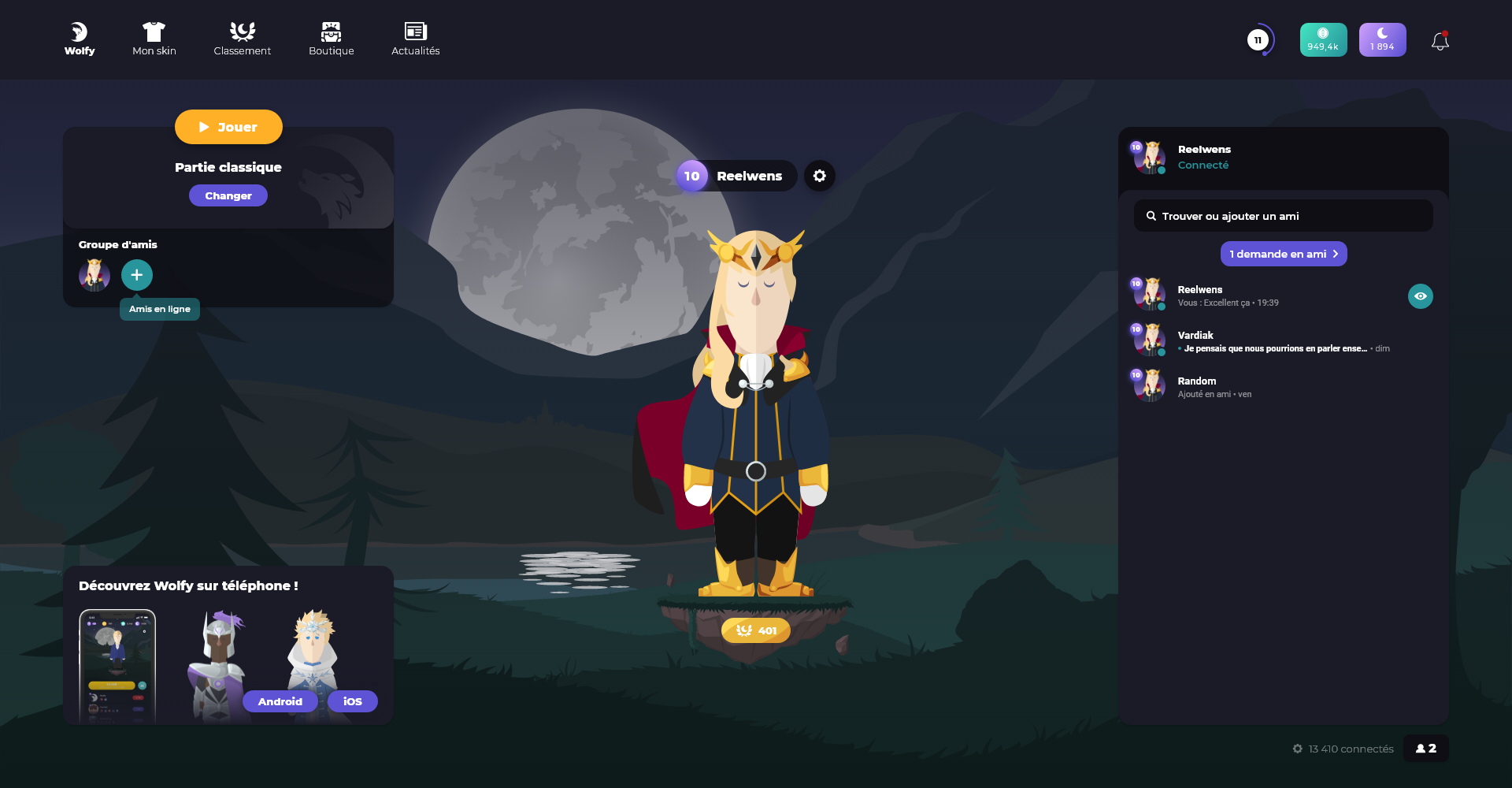
Task: Download the Android app
Action: 280,701
